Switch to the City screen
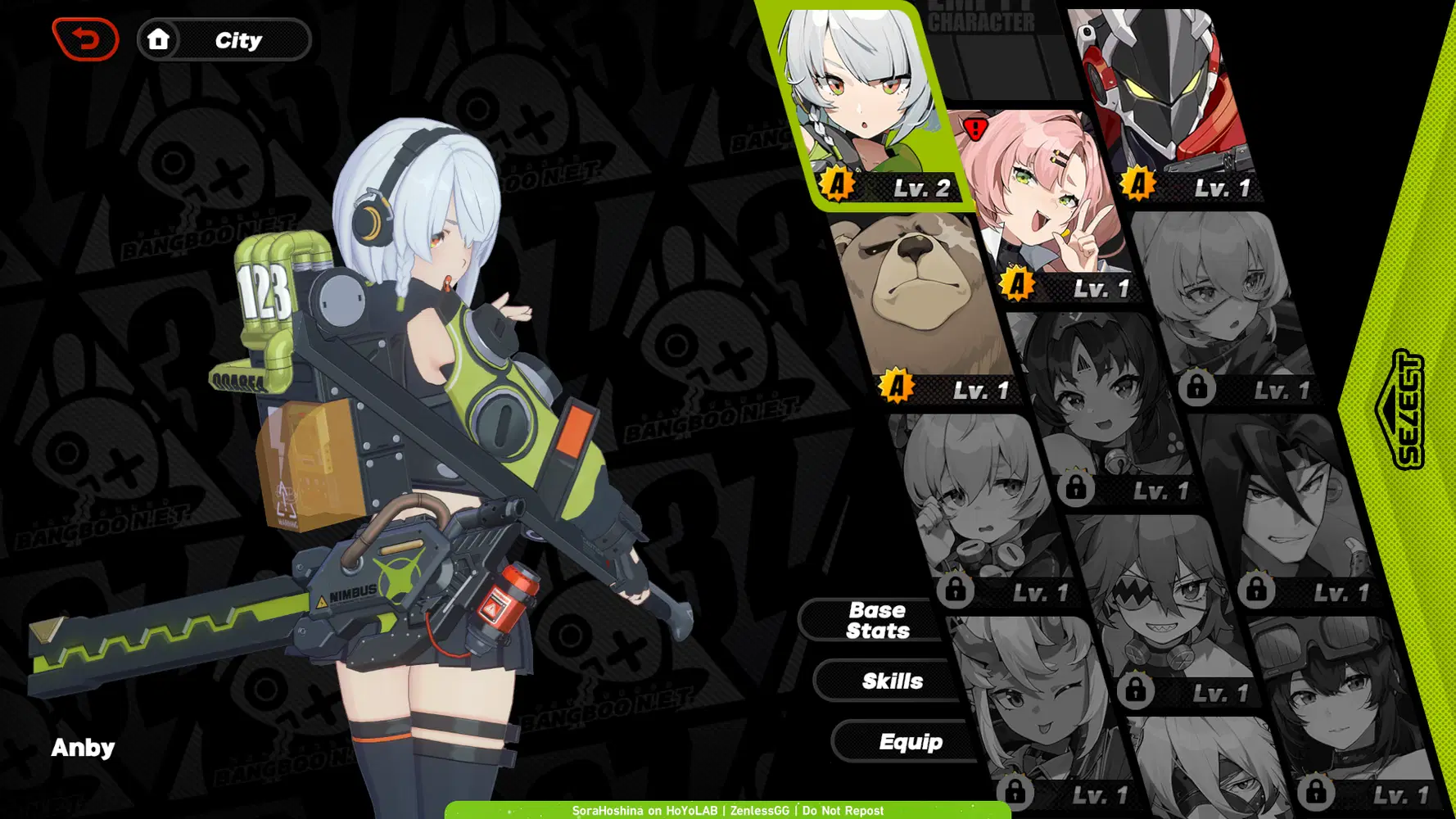This screenshot has height=819, width=1456. coord(237,39)
